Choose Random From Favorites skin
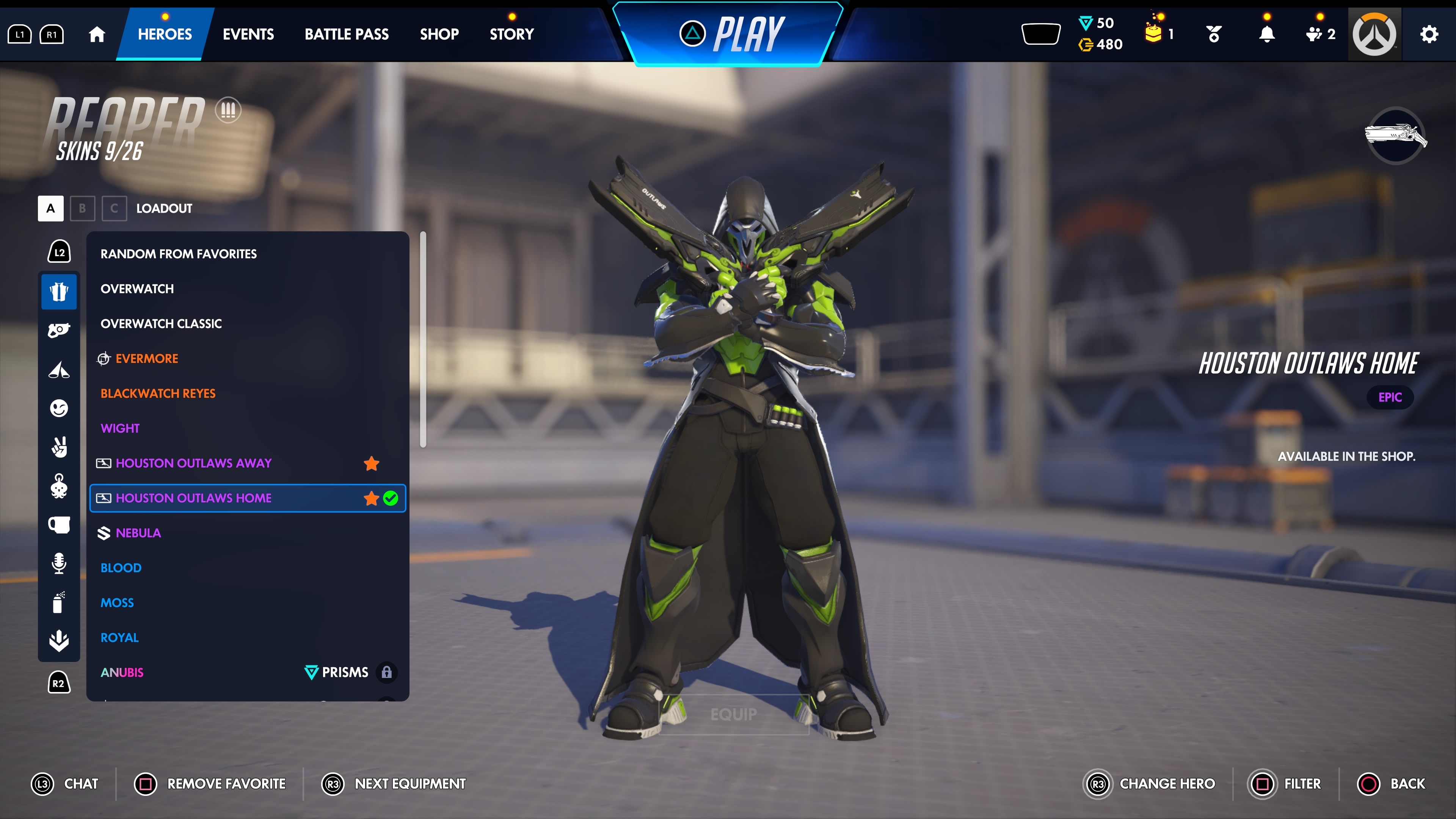This screenshot has width=1456, height=819. coord(179,254)
